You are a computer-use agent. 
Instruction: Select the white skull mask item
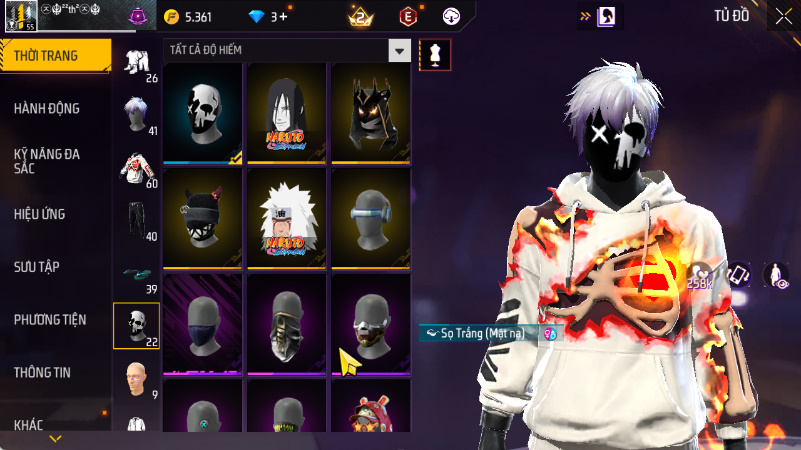point(204,112)
